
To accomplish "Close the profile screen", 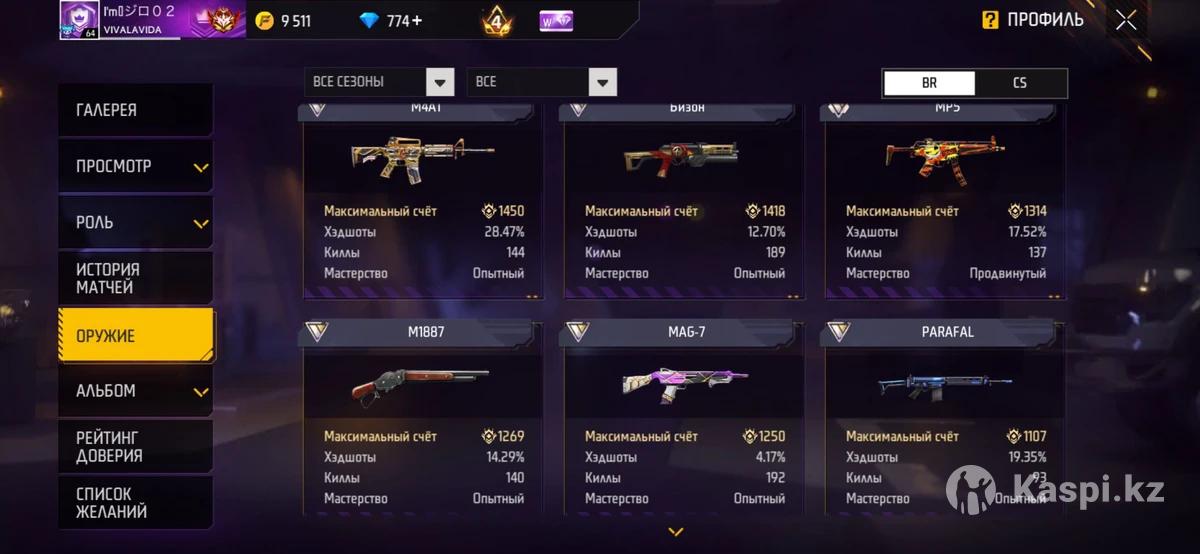I will click(x=1126, y=20).
